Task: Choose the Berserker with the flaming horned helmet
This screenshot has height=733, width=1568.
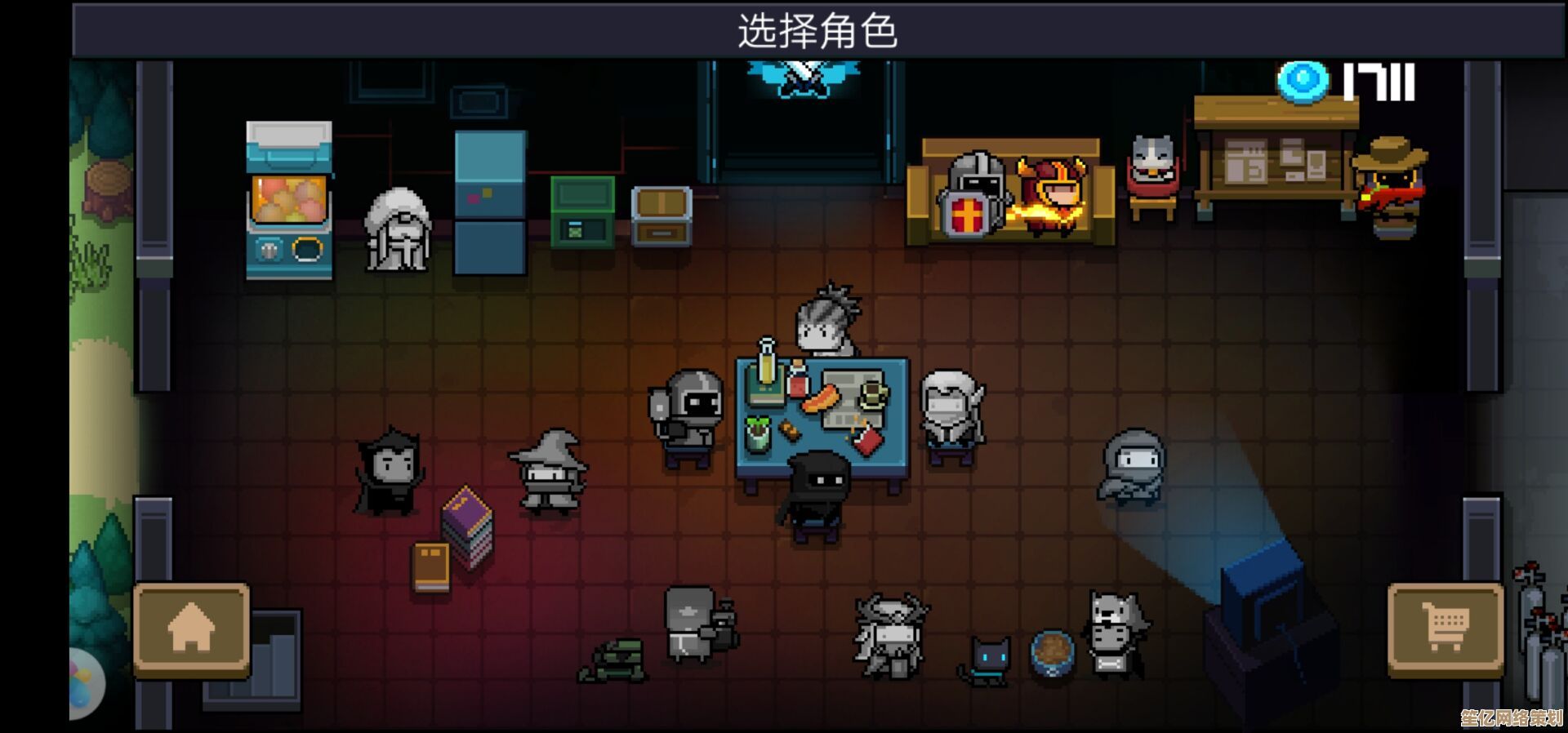Action: point(1050,196)
